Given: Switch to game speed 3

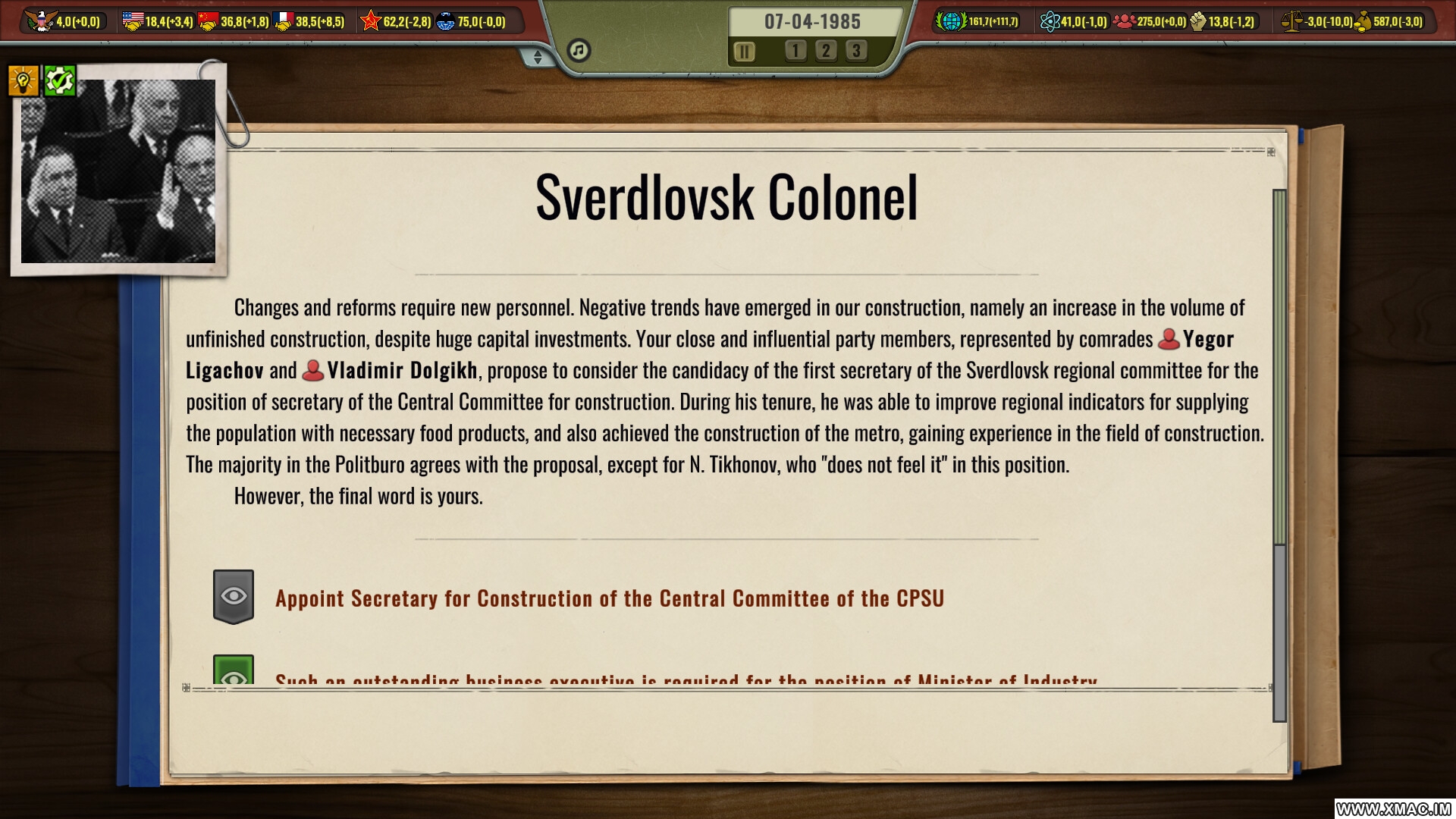Looking at the screenshot, I should point(857,52).
